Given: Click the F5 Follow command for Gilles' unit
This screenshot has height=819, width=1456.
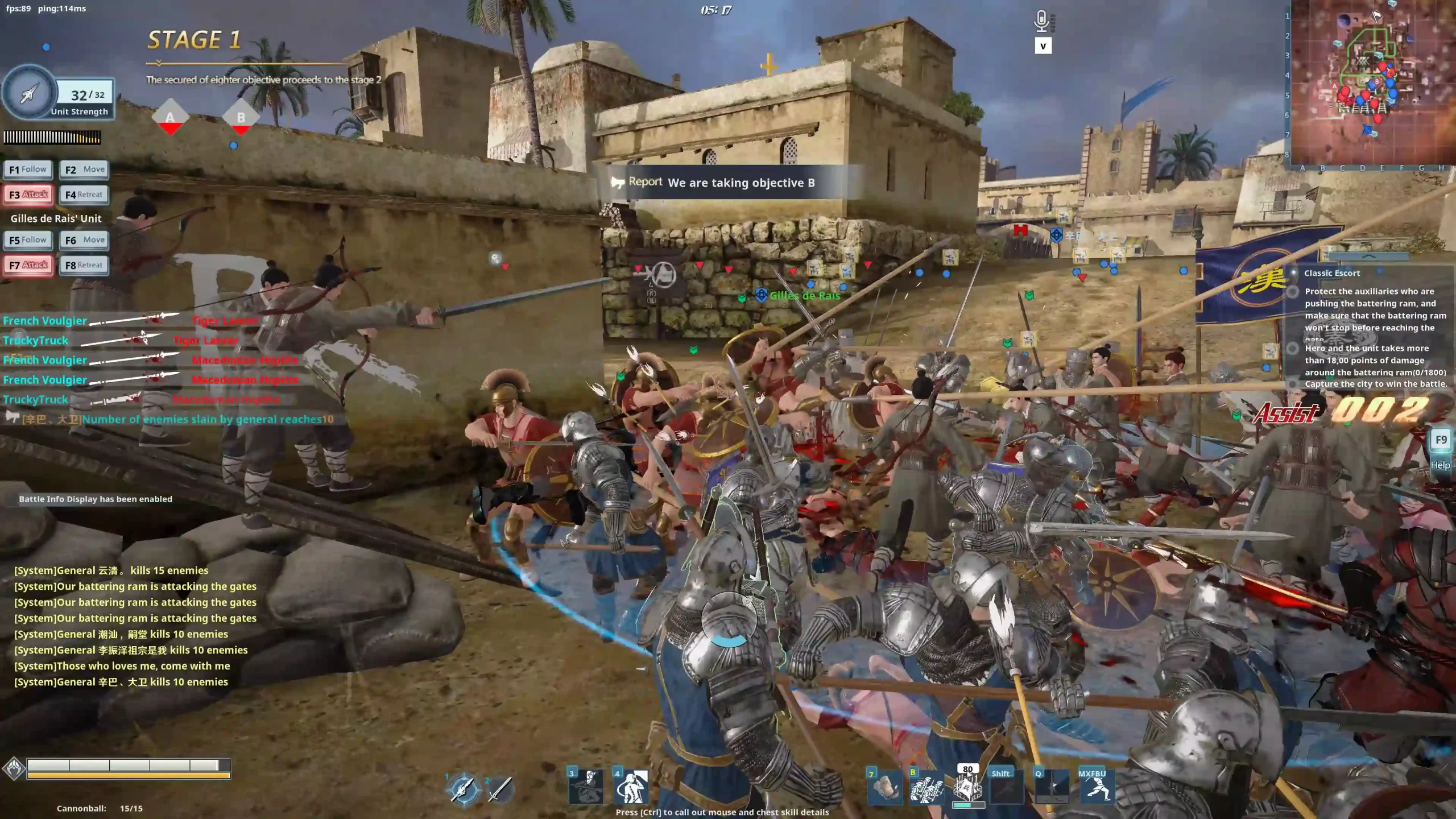Looking at the screenshot, I should [28, 240].
